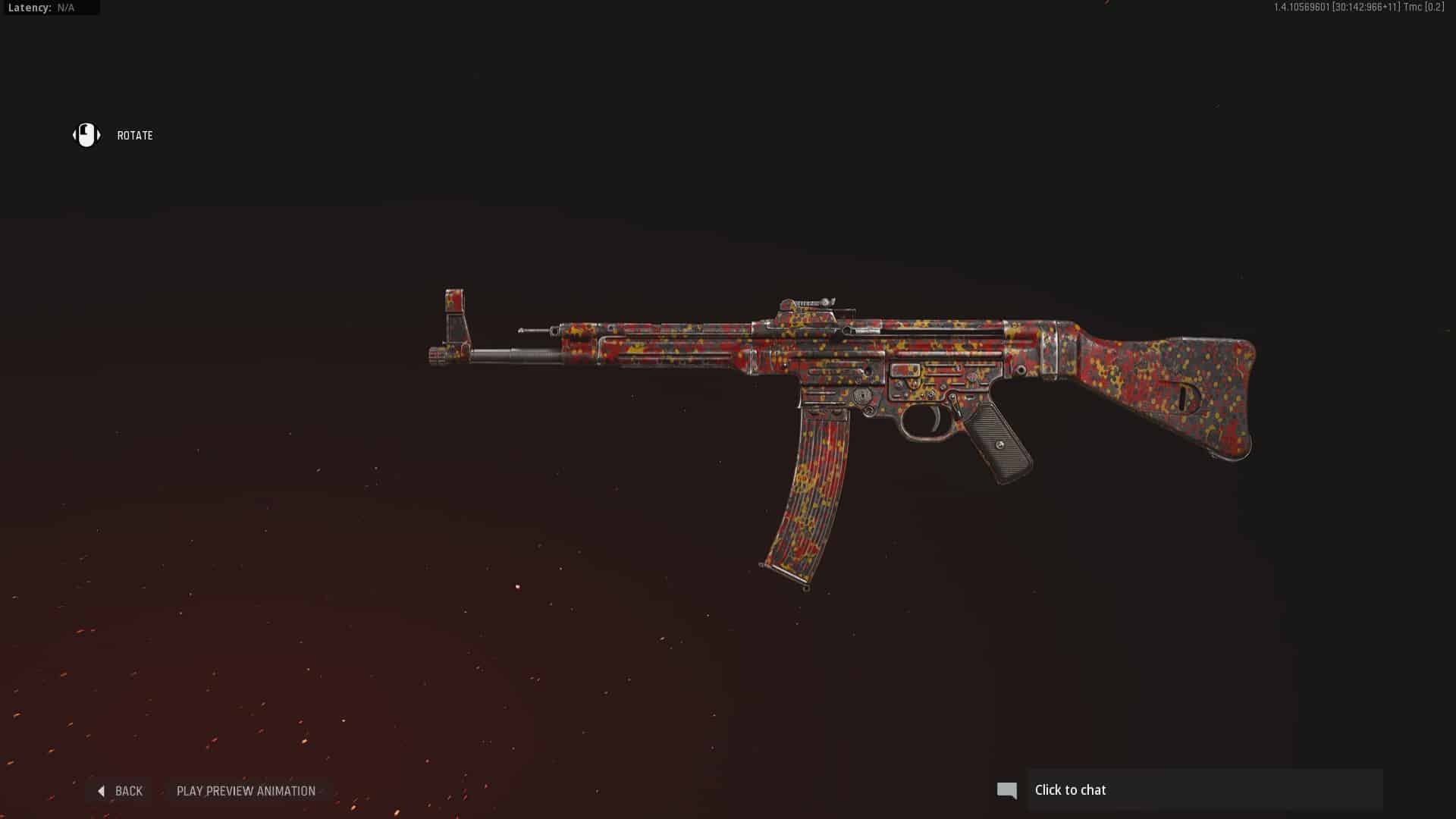This screenshot has width=1456, height=819.
Task: Go back with the Back button
Action: 121,791
